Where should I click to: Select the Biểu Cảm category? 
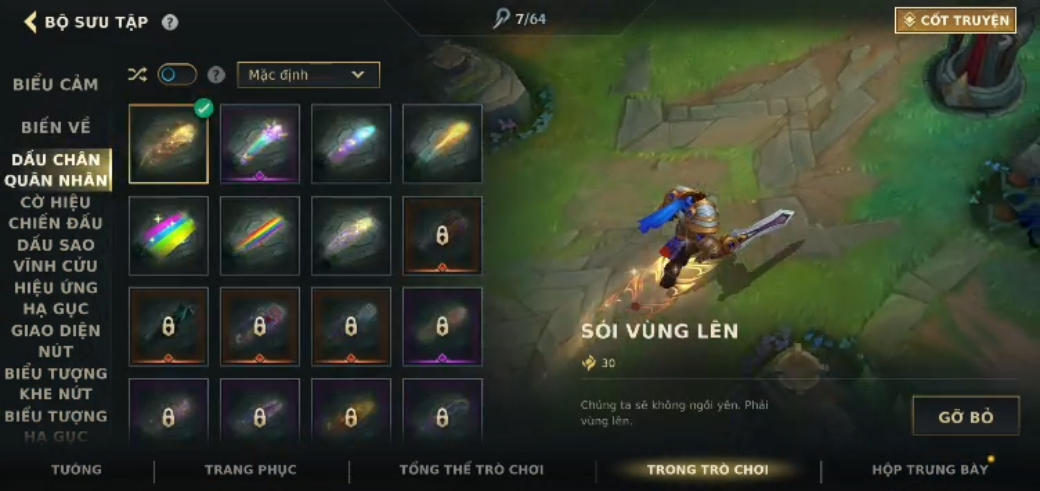55,85
